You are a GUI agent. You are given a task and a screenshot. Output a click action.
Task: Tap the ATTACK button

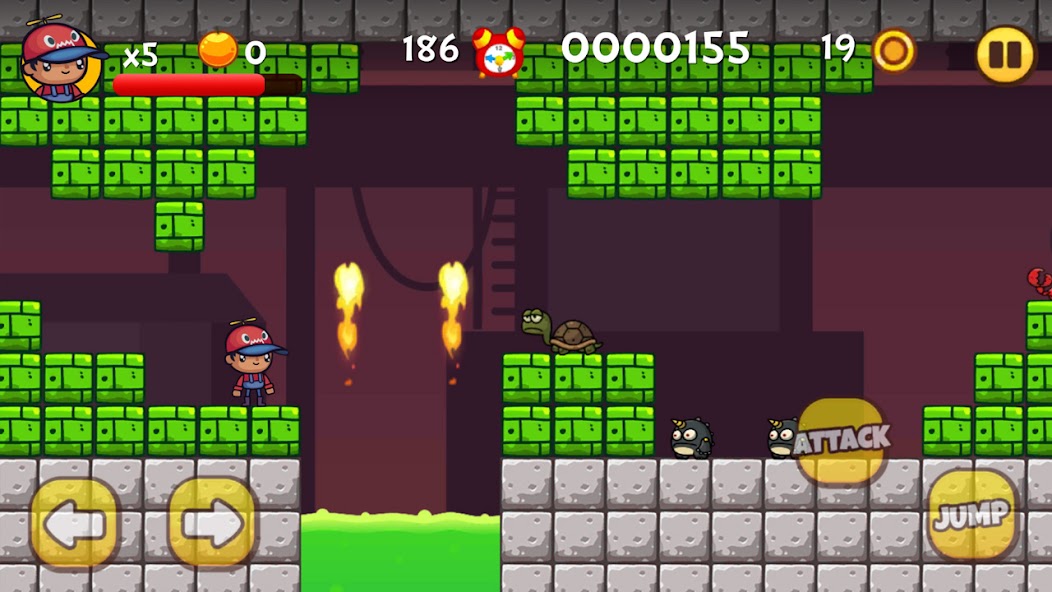[842, 439]
